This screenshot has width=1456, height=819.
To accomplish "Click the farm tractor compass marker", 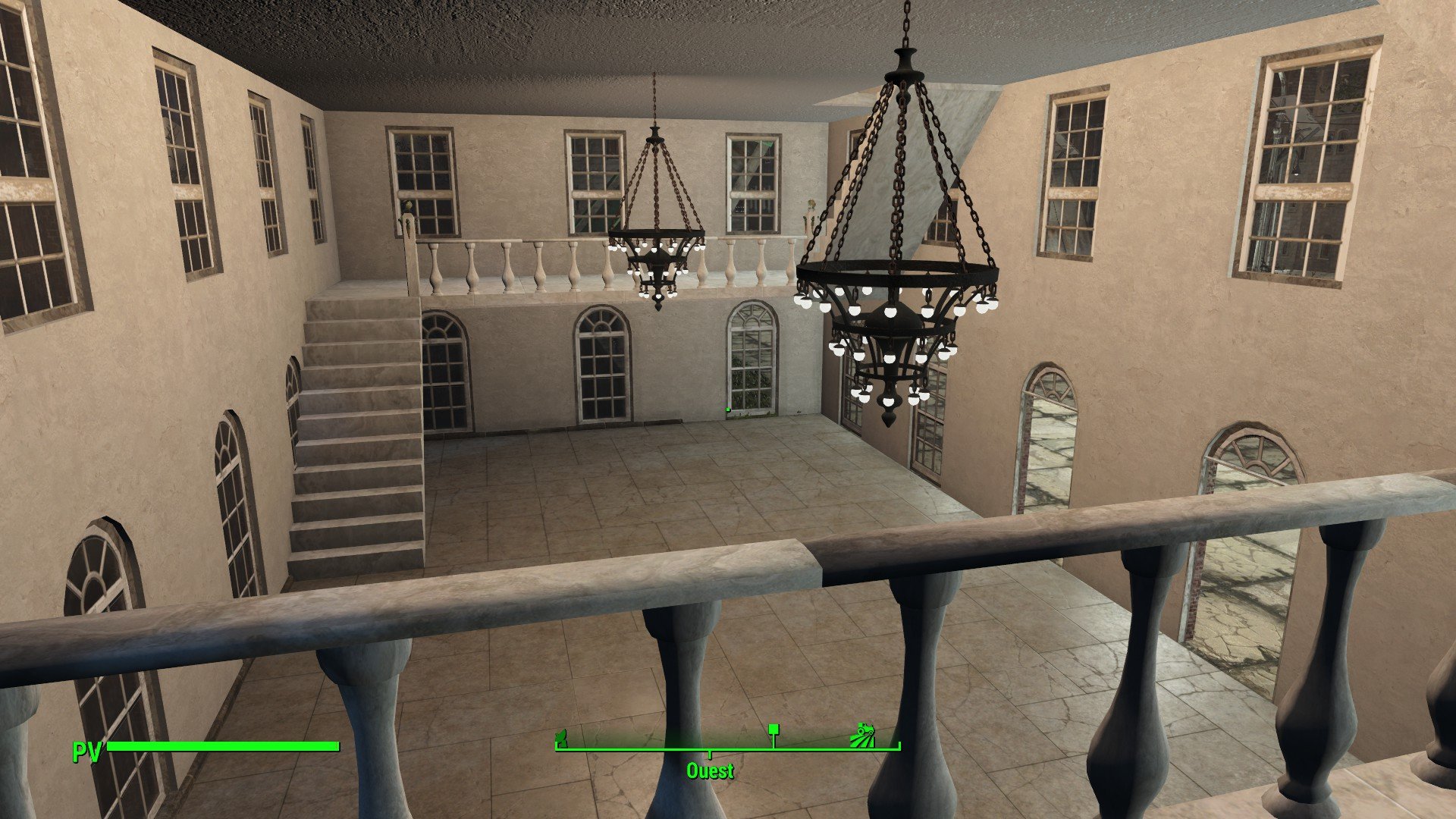I will pyautogui.click(x=863, y=735).
